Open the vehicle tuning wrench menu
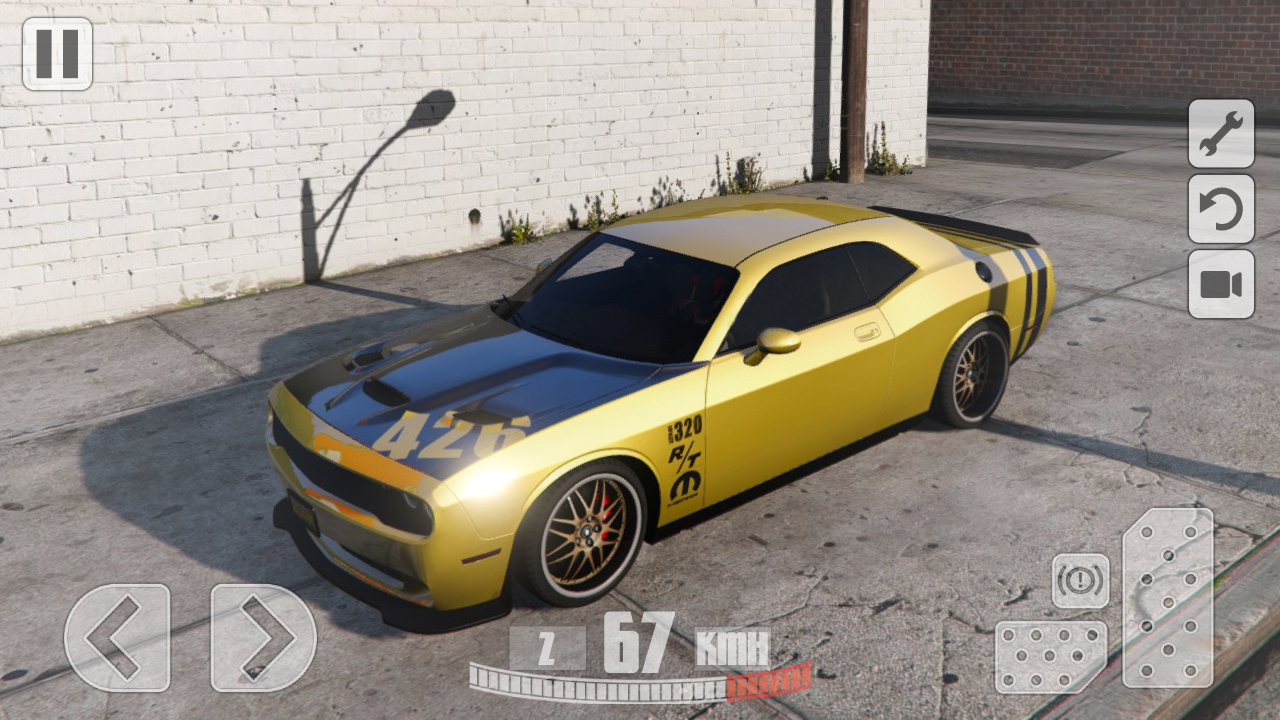 (x=1221, y=136)
